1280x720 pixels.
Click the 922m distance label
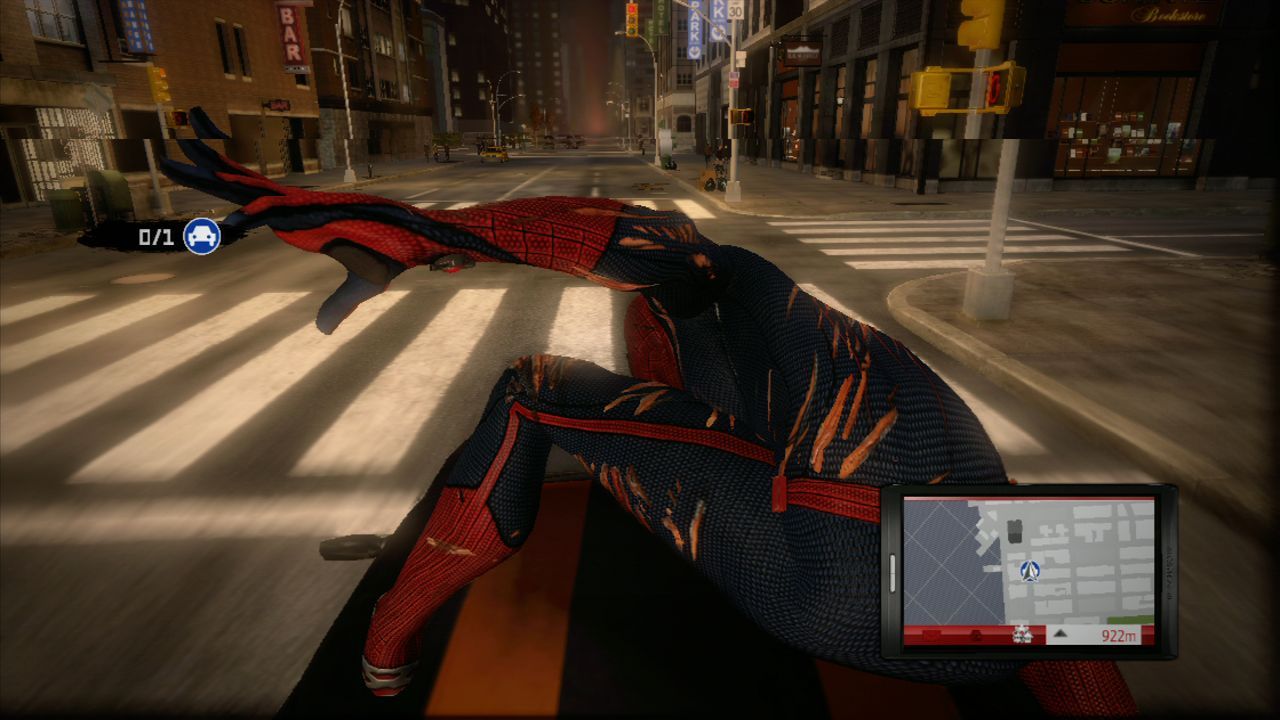tap(1120, 634)
